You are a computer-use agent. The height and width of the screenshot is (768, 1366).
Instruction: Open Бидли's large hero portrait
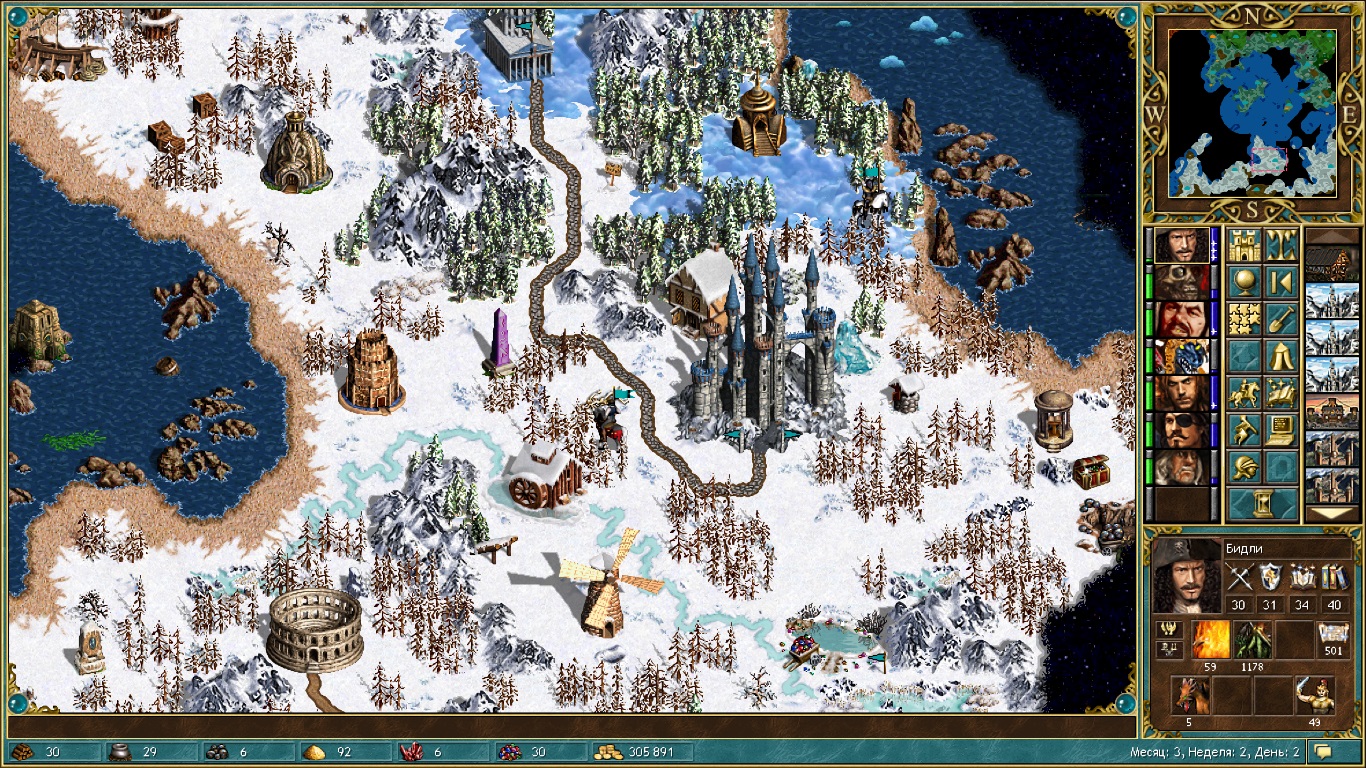(x=1186, y=577)
